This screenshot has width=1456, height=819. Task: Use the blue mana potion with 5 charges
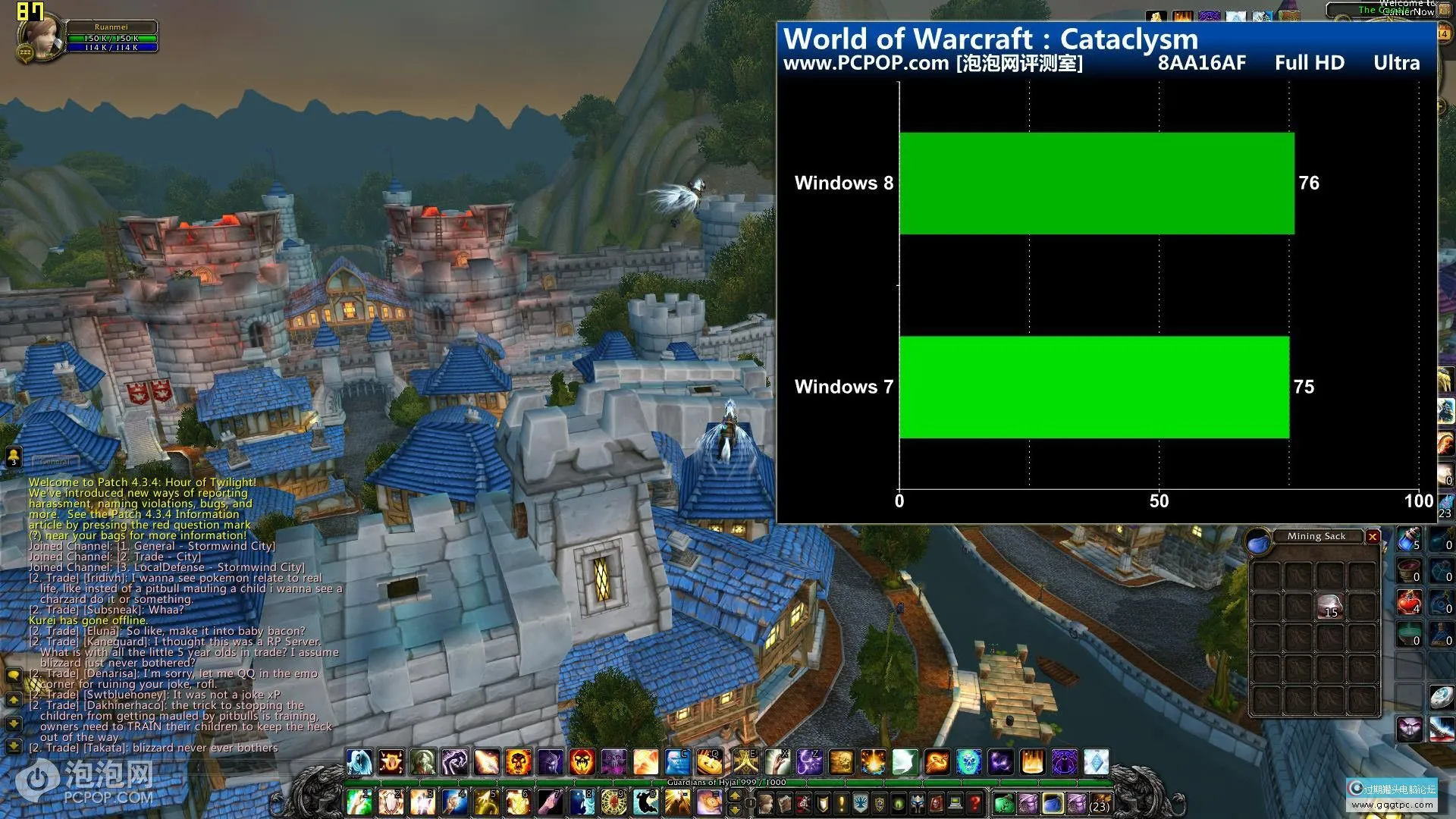(1409, 539)
